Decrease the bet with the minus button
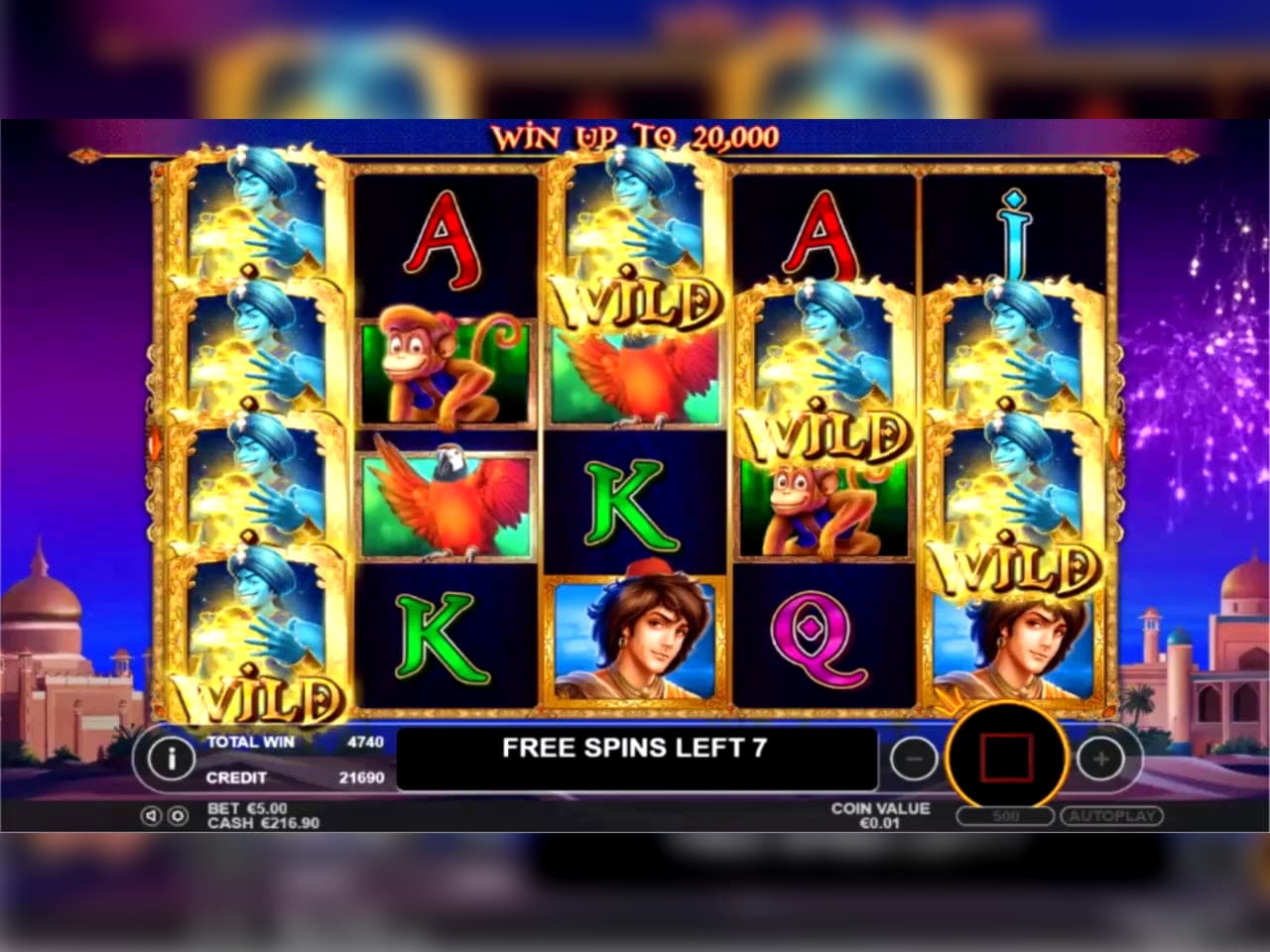This screenshot has height=952, width=1270. [914, 760]
